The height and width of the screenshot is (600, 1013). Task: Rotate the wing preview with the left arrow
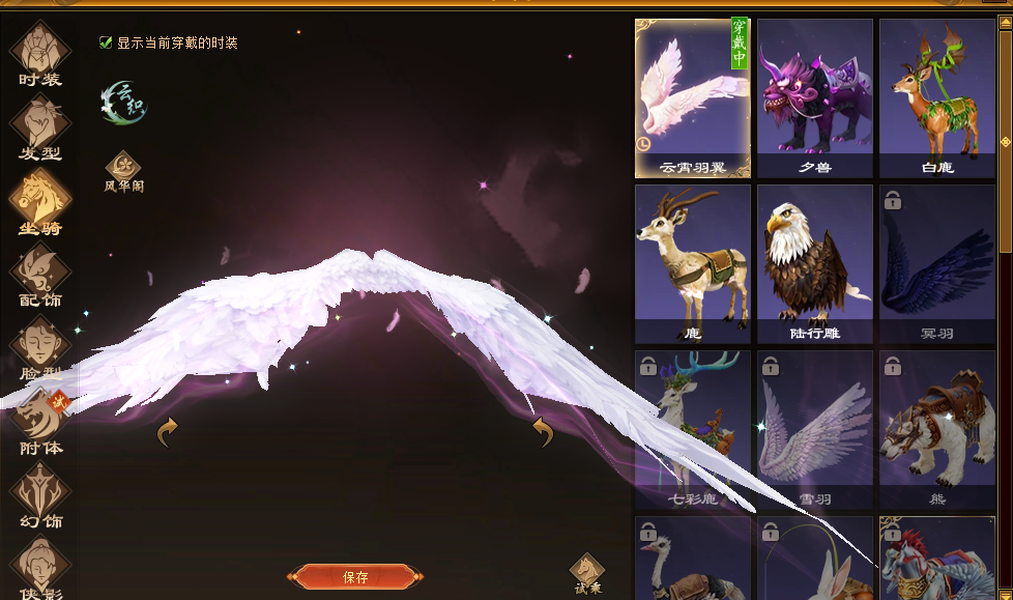click(x=168, y=433)
